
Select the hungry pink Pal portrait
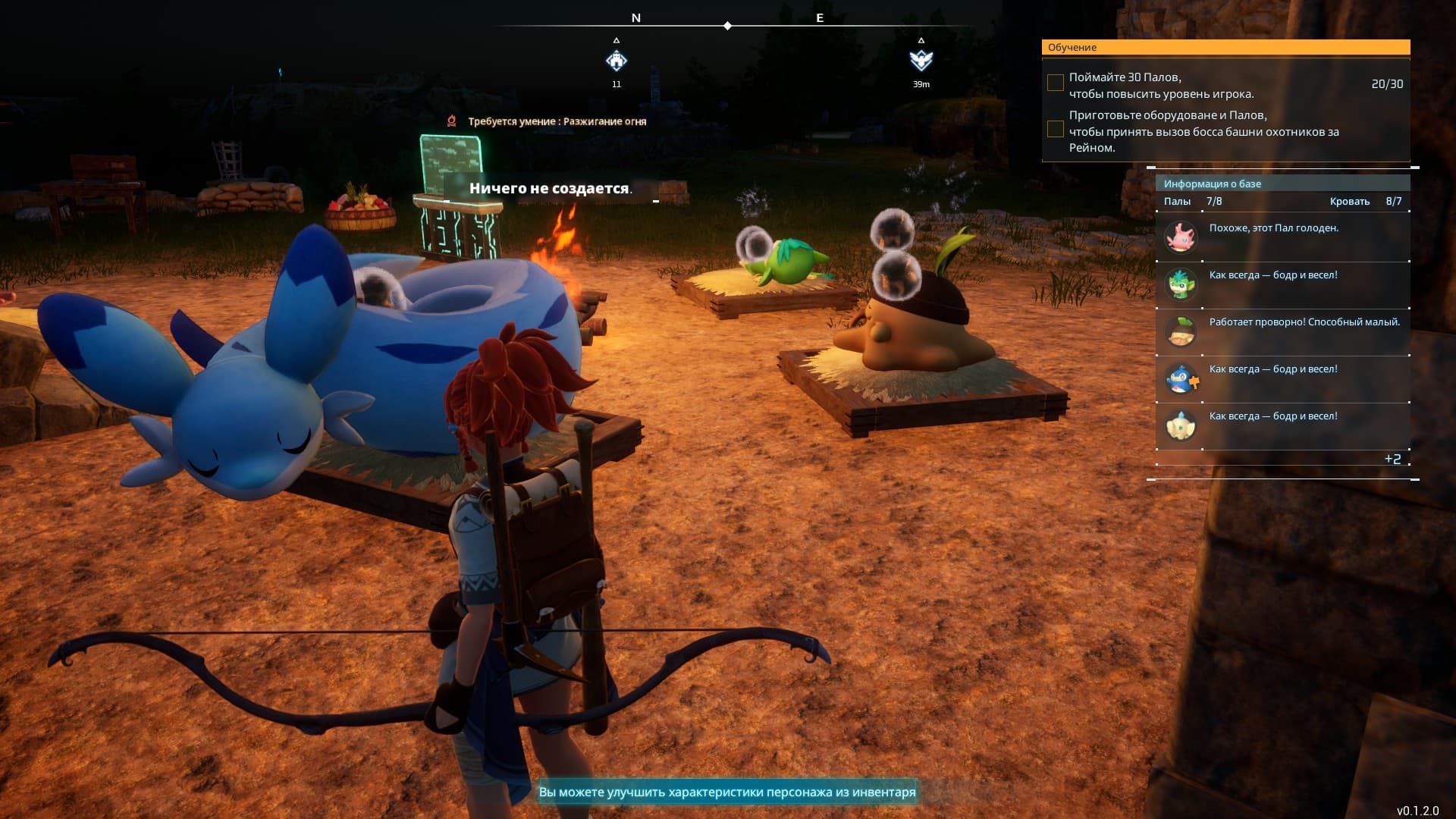[1180, 237]
